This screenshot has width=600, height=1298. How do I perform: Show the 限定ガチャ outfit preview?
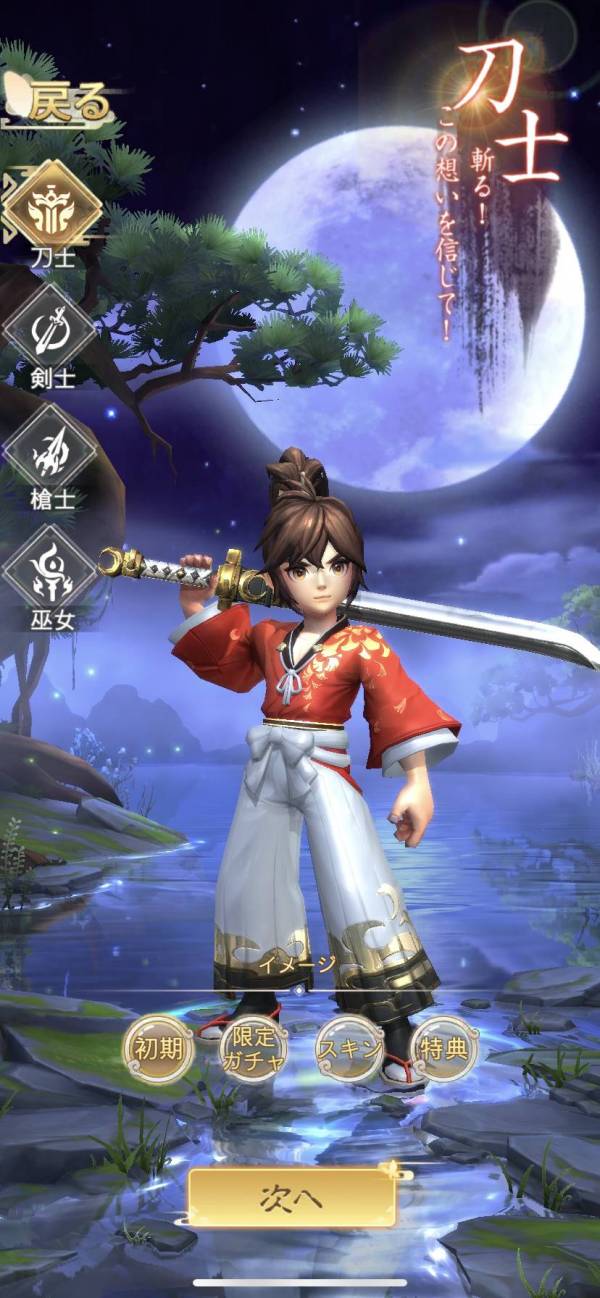pos(252,1049)
